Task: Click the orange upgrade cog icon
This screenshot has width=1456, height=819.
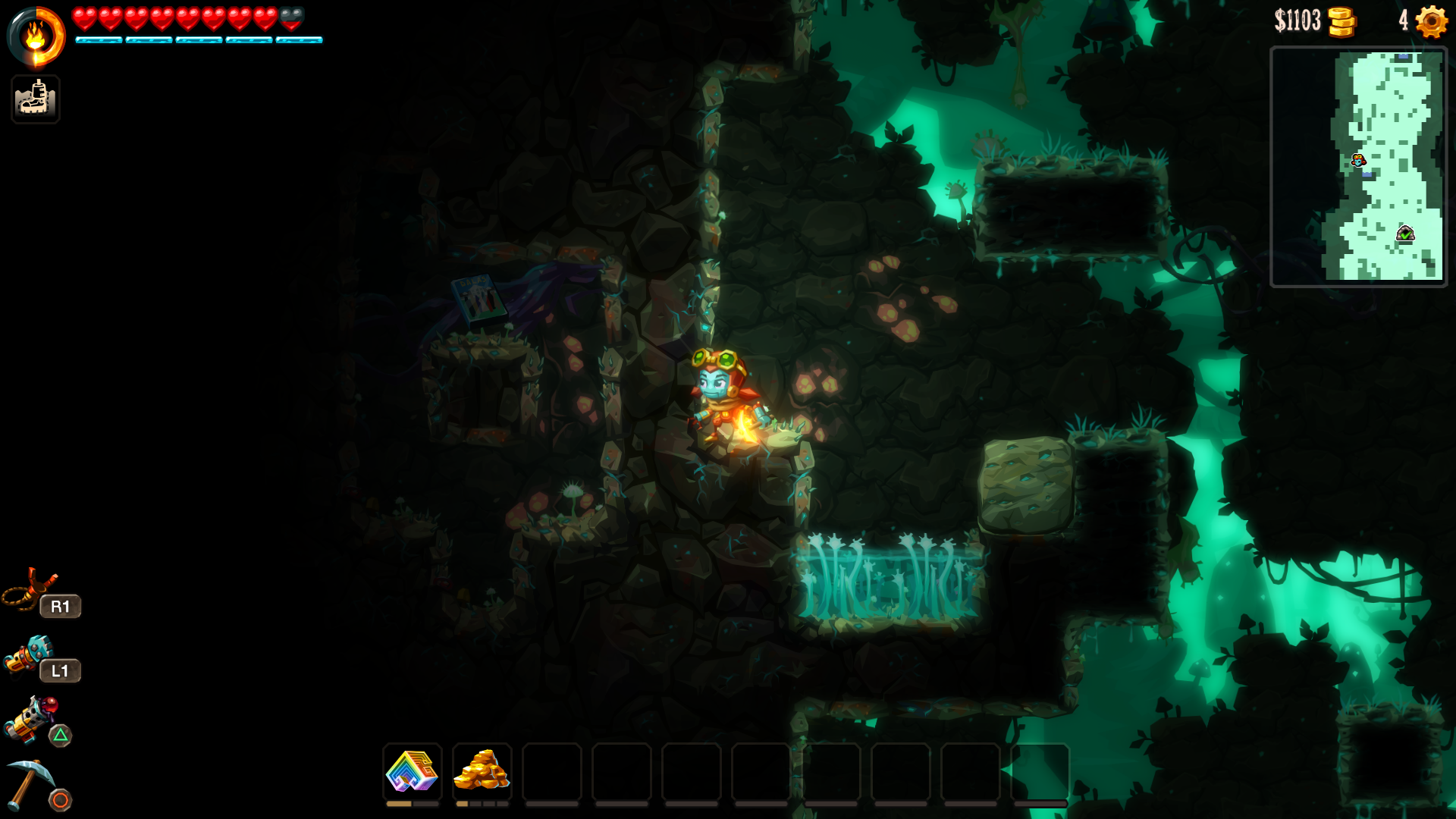Action: tap(1431, 21)
